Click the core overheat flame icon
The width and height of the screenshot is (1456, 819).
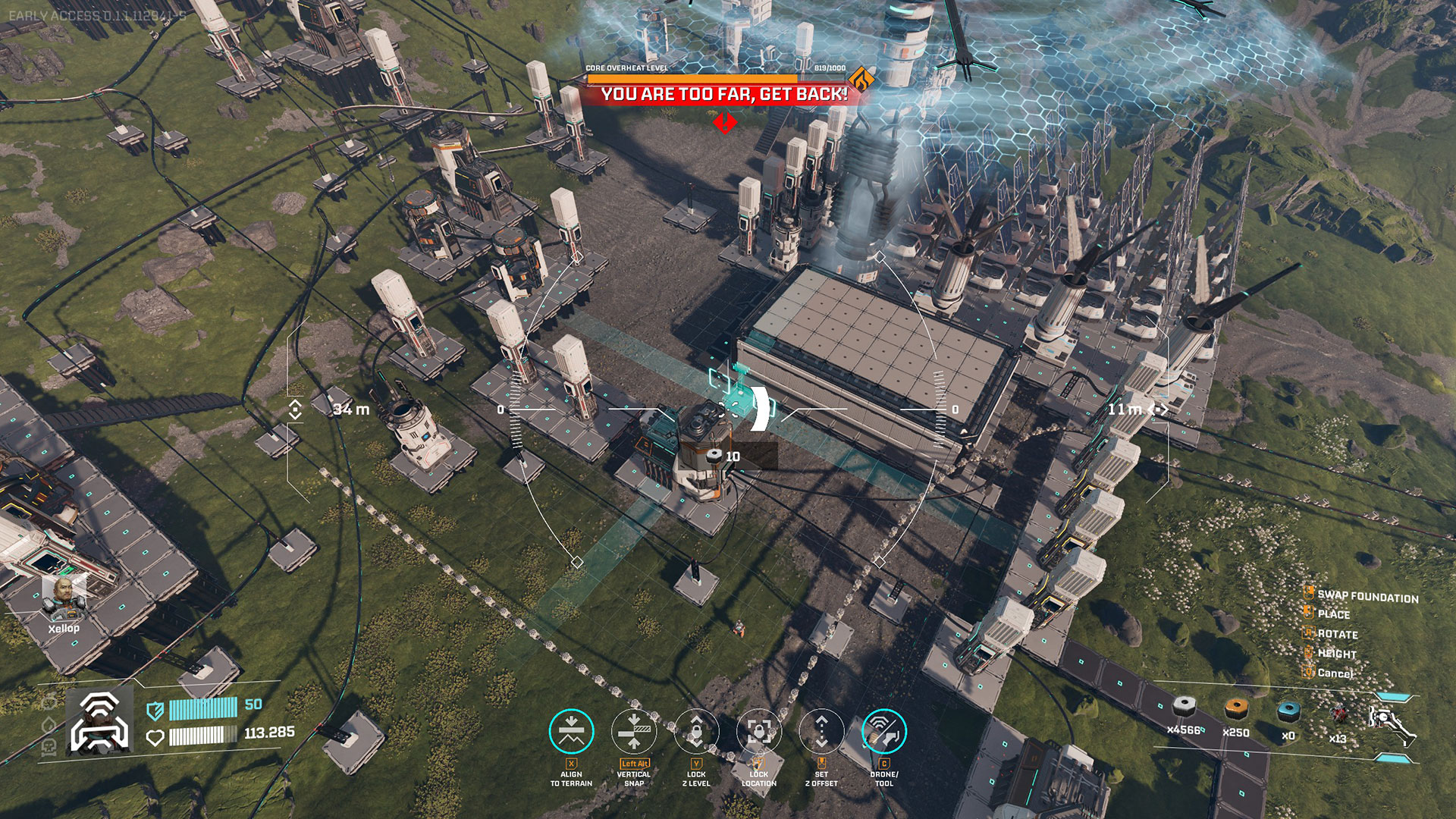pos(860,80)
